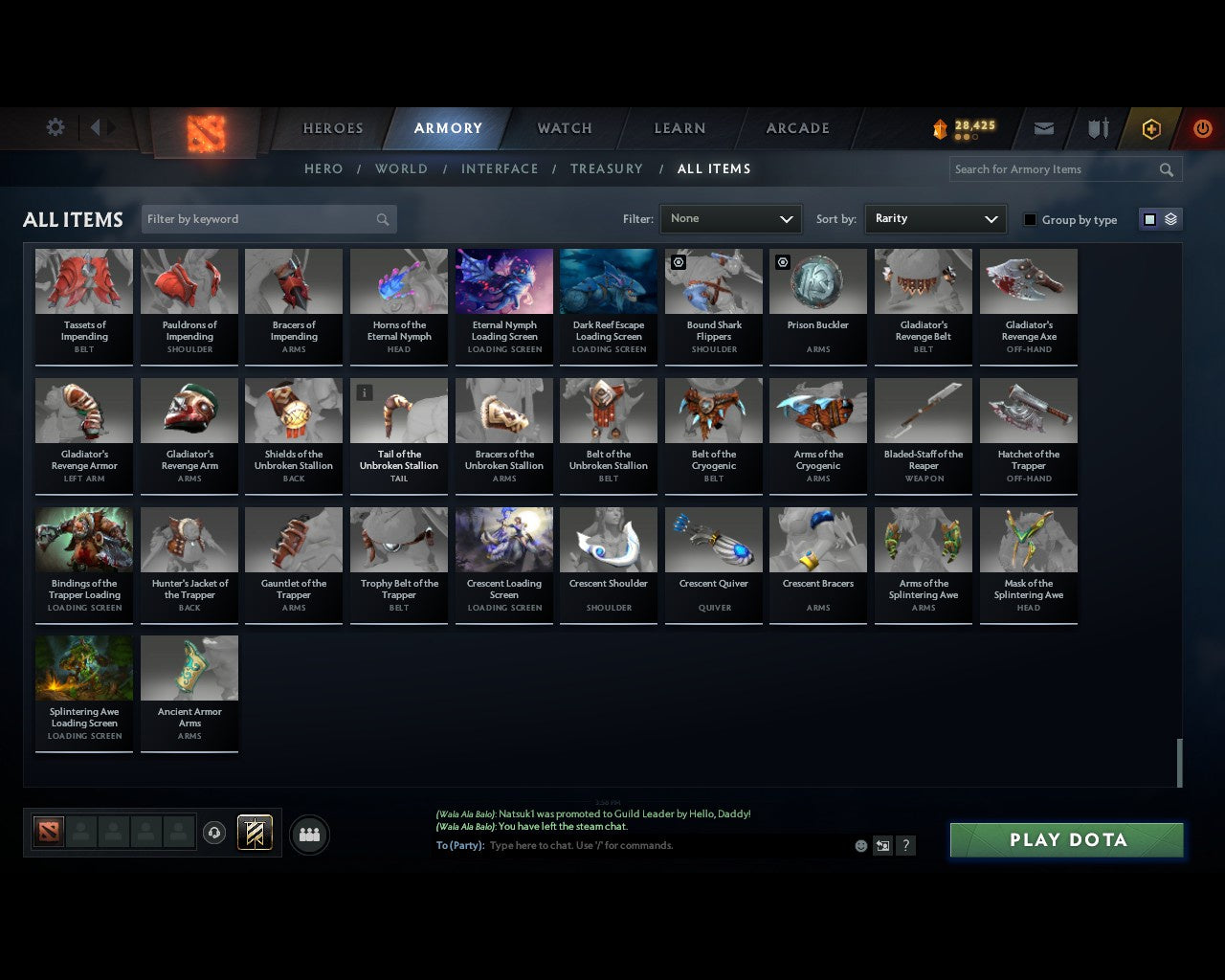Switch to the Watch tab

click(x=564, y=128)
